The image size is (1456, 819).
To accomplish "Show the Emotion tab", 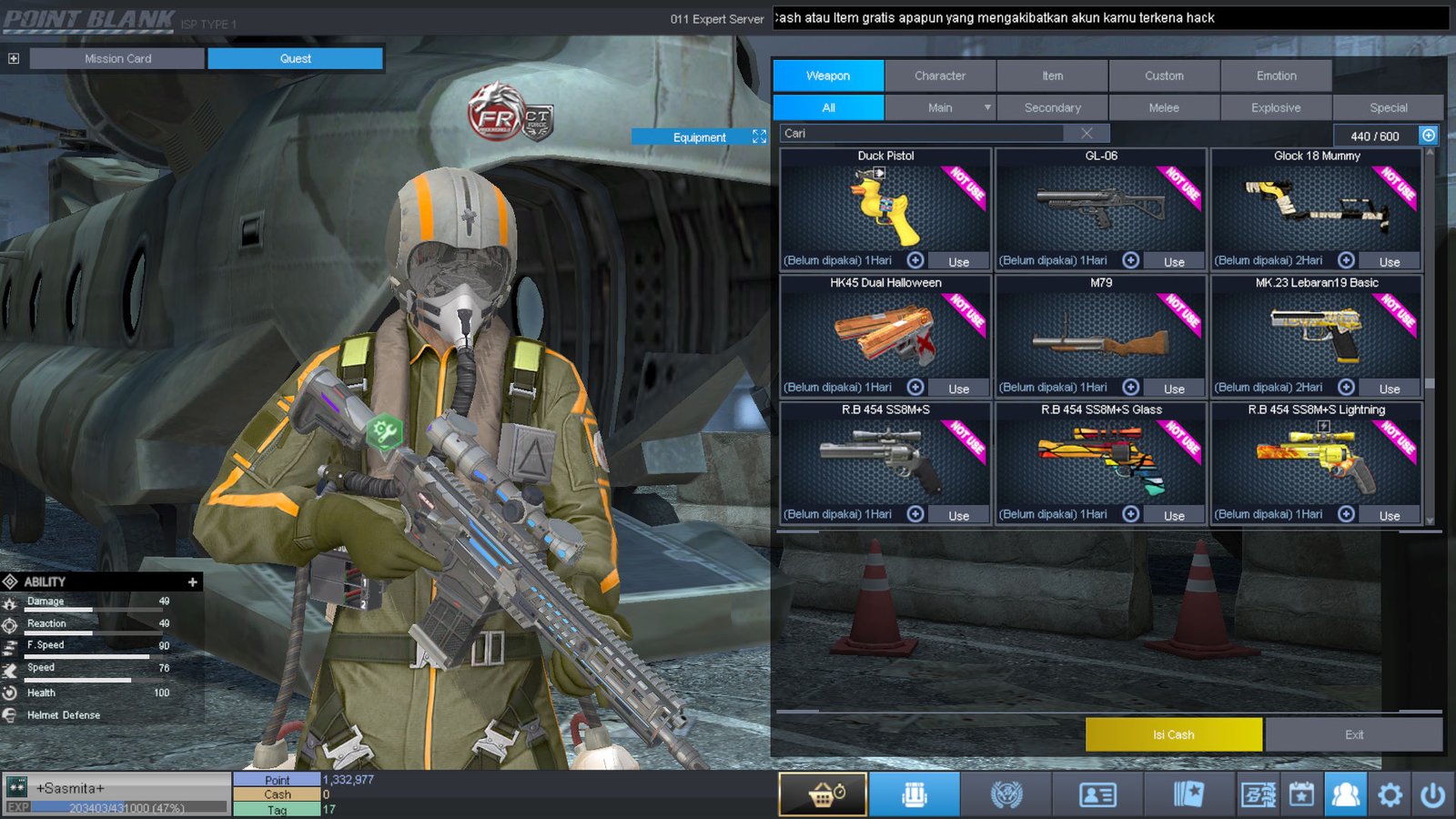I will tap(1276, 76).
